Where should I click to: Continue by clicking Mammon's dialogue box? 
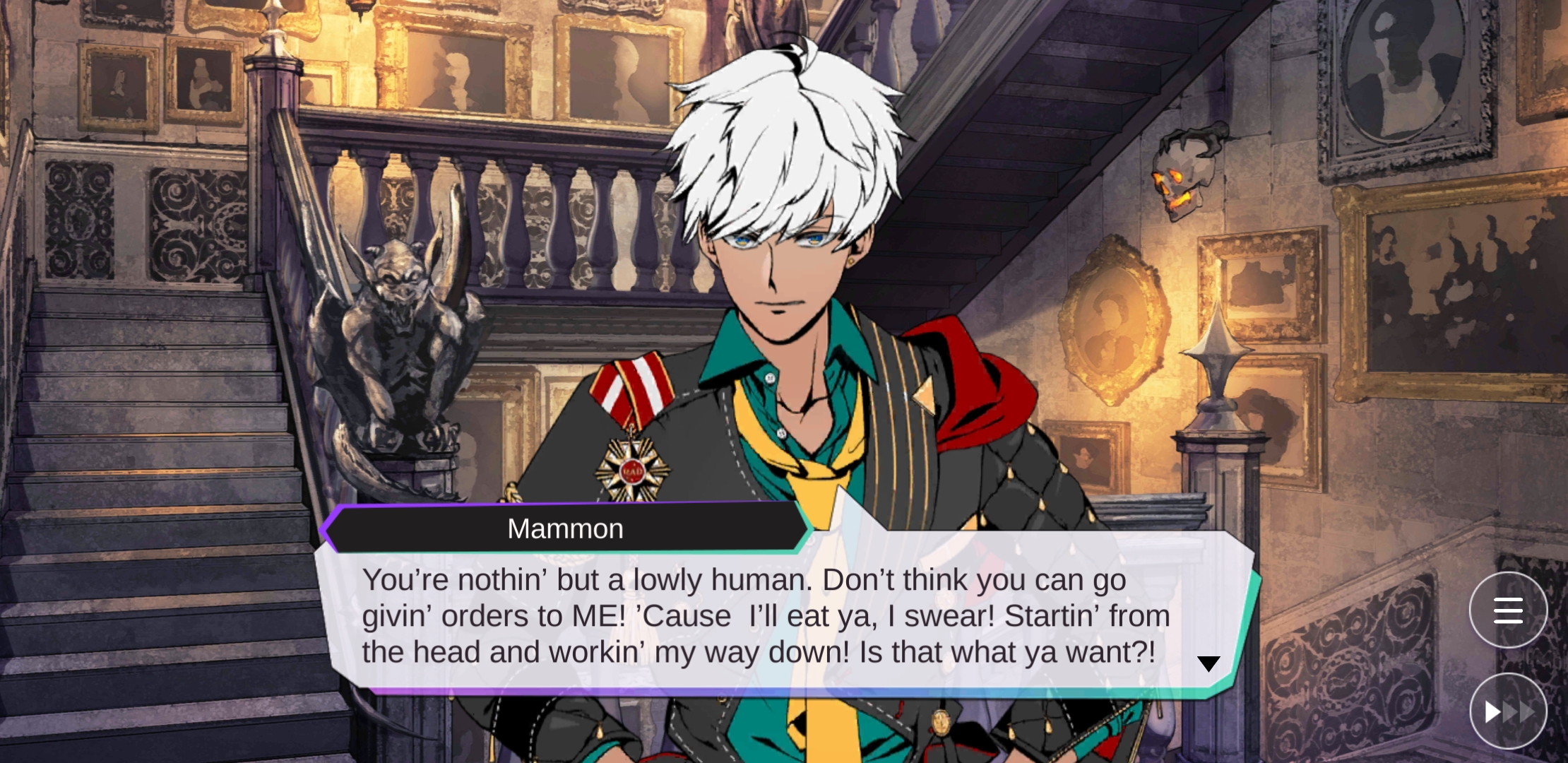(766, 617)
